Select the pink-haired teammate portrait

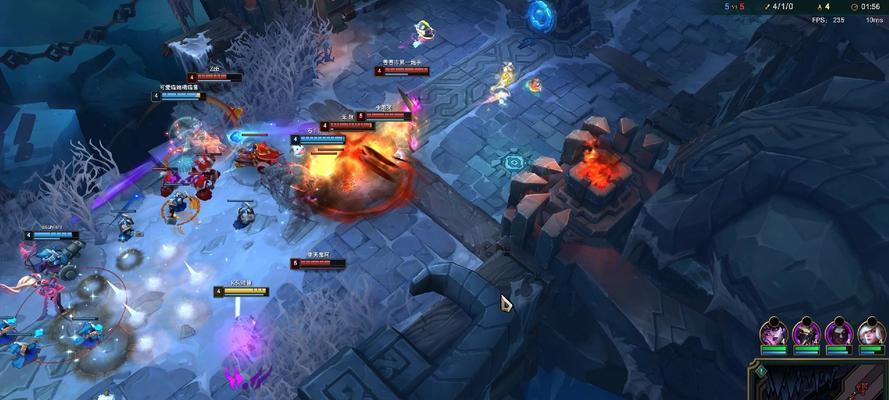tap(774, 334)
